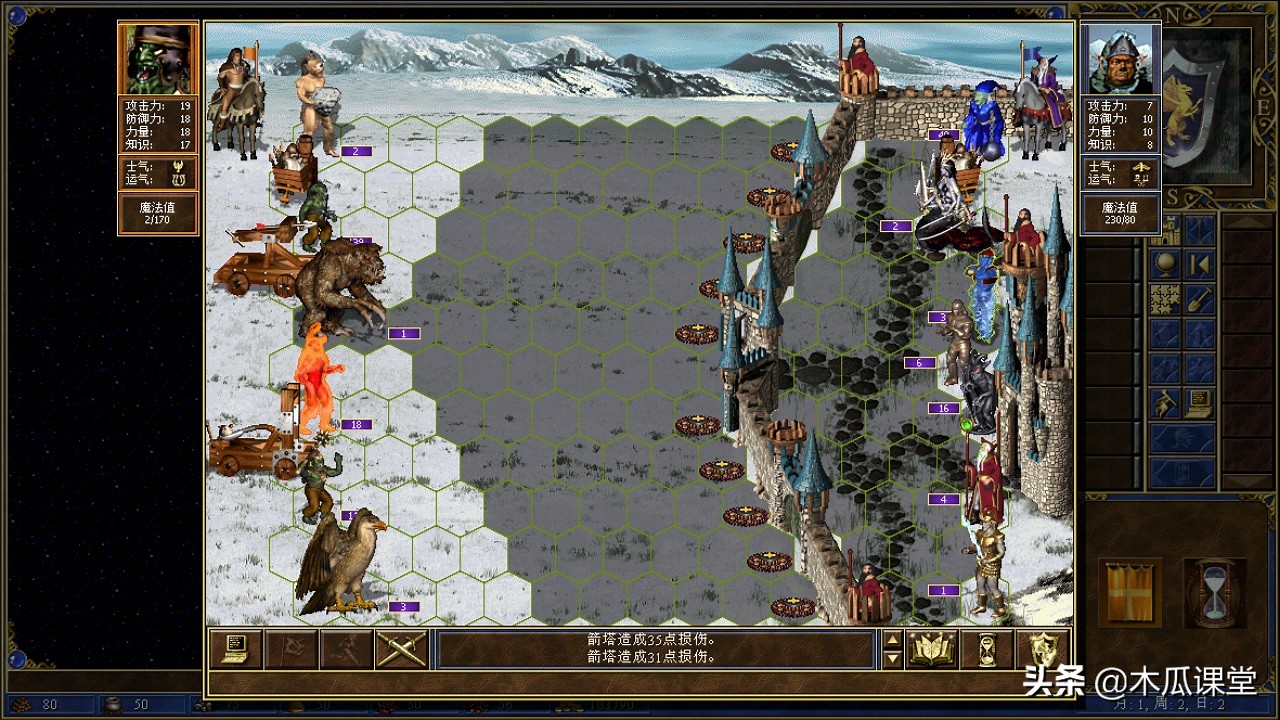Click the defending knight hero portrait
The image size is (1280, 720).
coord(1120,59)
